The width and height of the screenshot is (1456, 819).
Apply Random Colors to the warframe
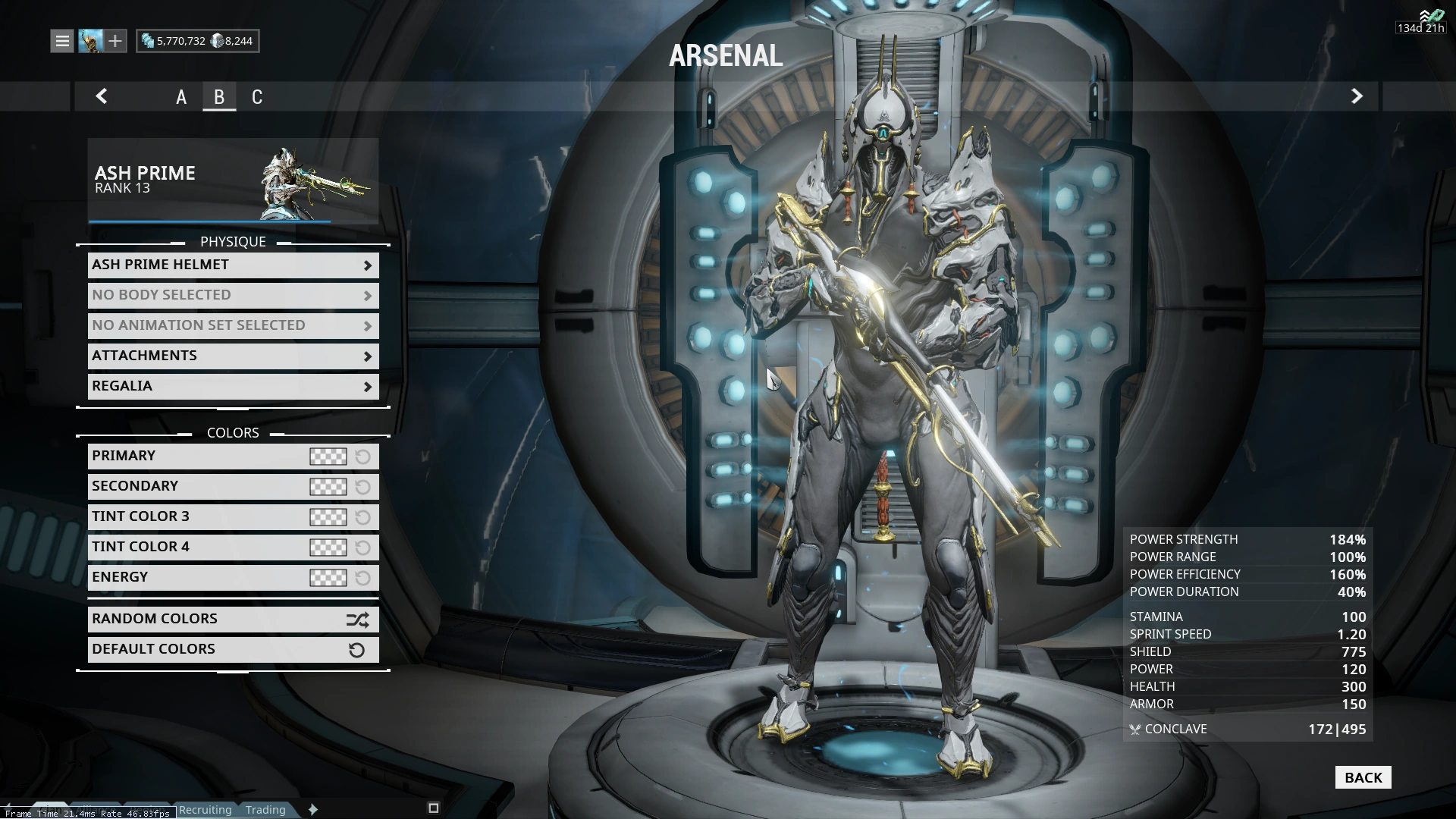(233, 619)
